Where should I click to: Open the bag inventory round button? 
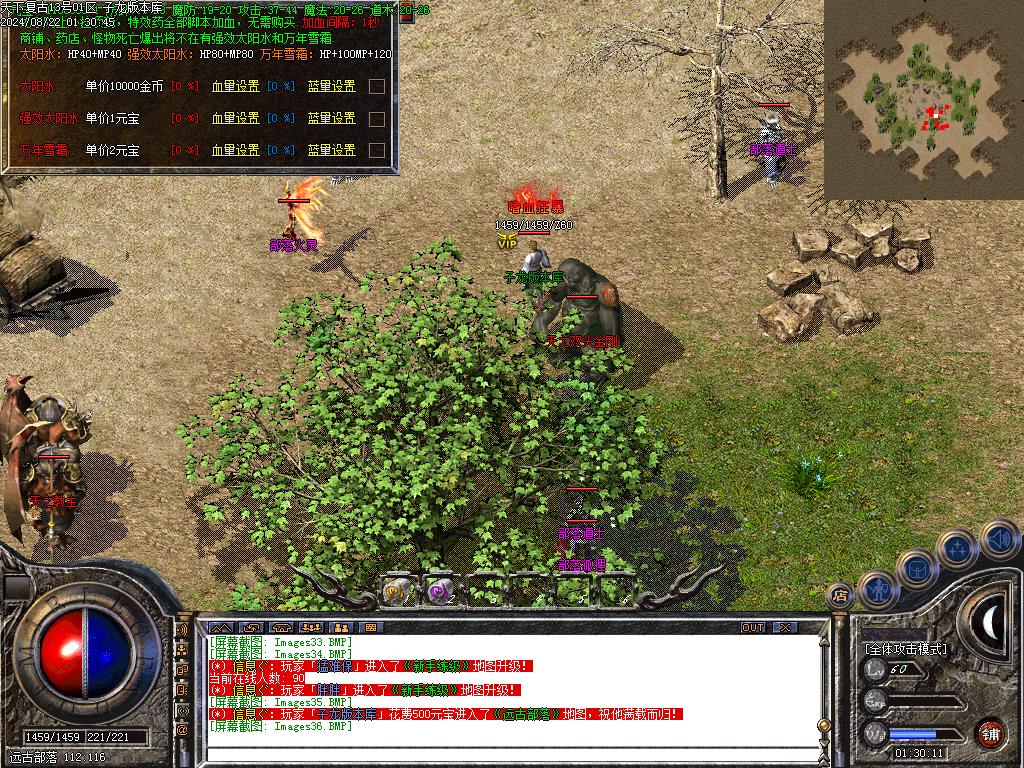point(916,568)
